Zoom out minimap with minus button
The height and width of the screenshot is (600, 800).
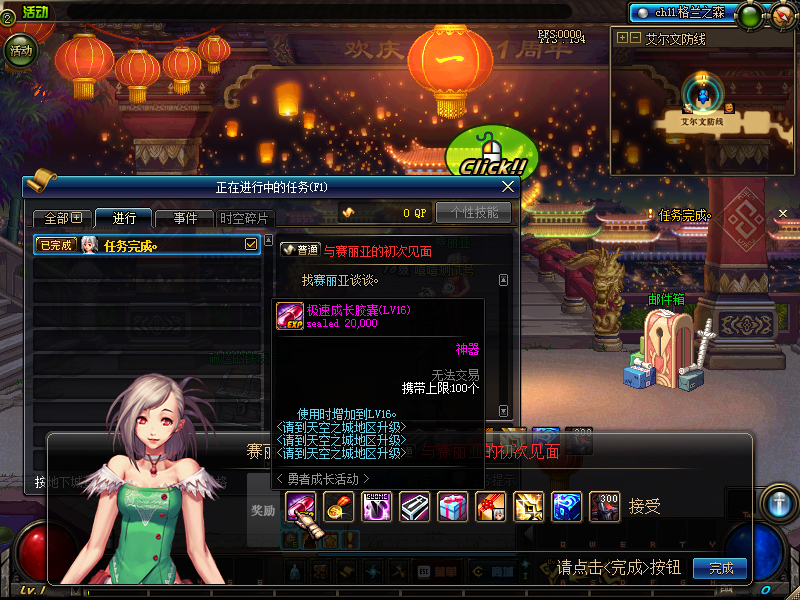coord(635,38)
